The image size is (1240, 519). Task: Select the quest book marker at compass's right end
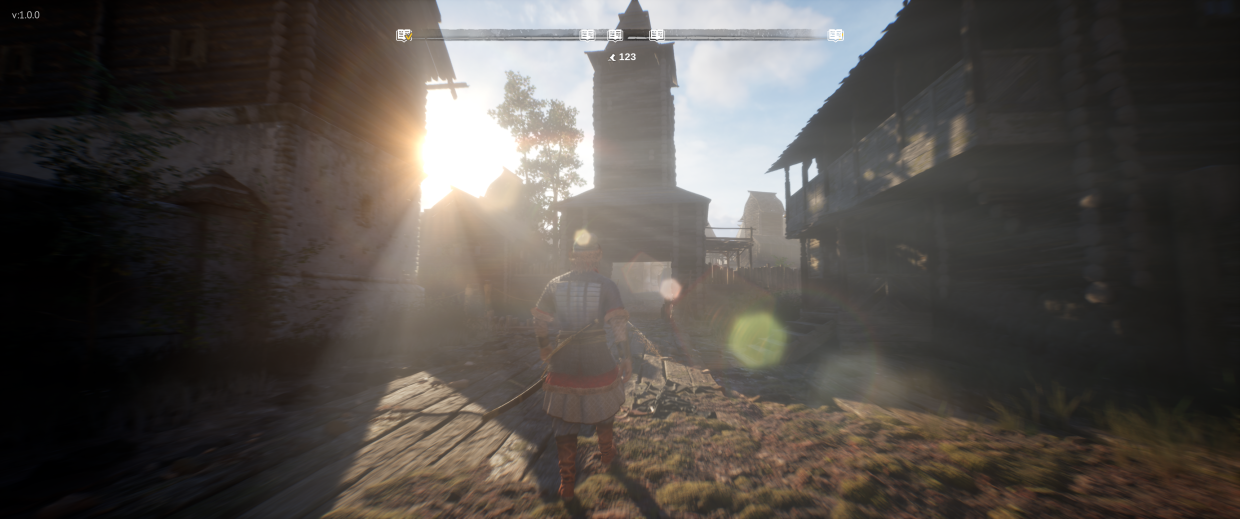coord(836,35)
